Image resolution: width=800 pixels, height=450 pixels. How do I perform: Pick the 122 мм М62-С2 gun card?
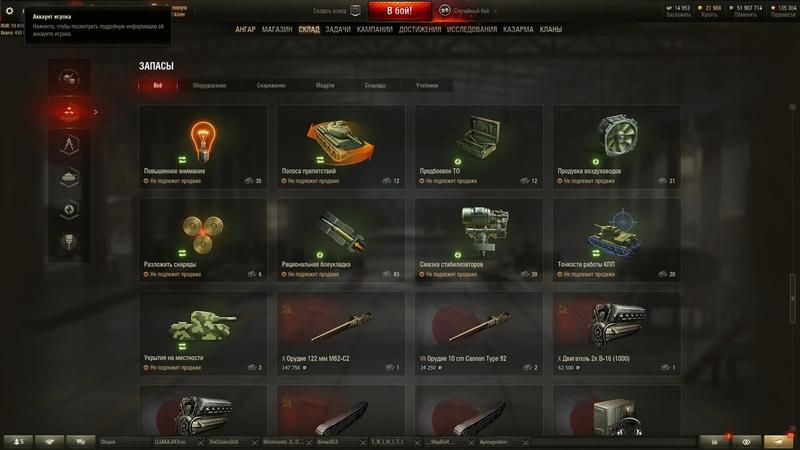pos(341,333)
